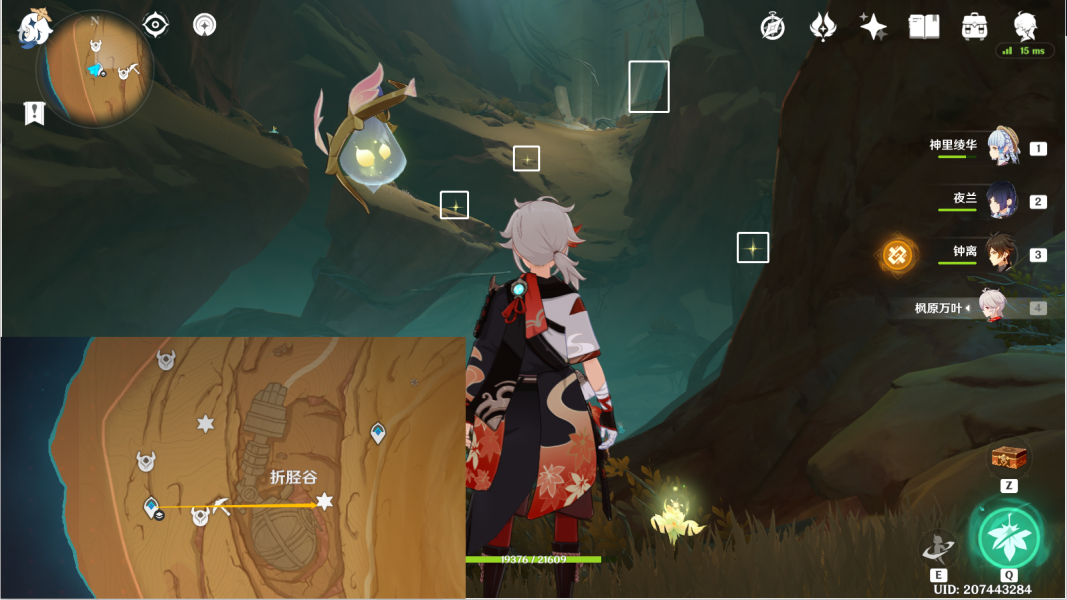Open the Adventurer Handbook book icon
The image size is (1067, 600).
pos(924,27)
